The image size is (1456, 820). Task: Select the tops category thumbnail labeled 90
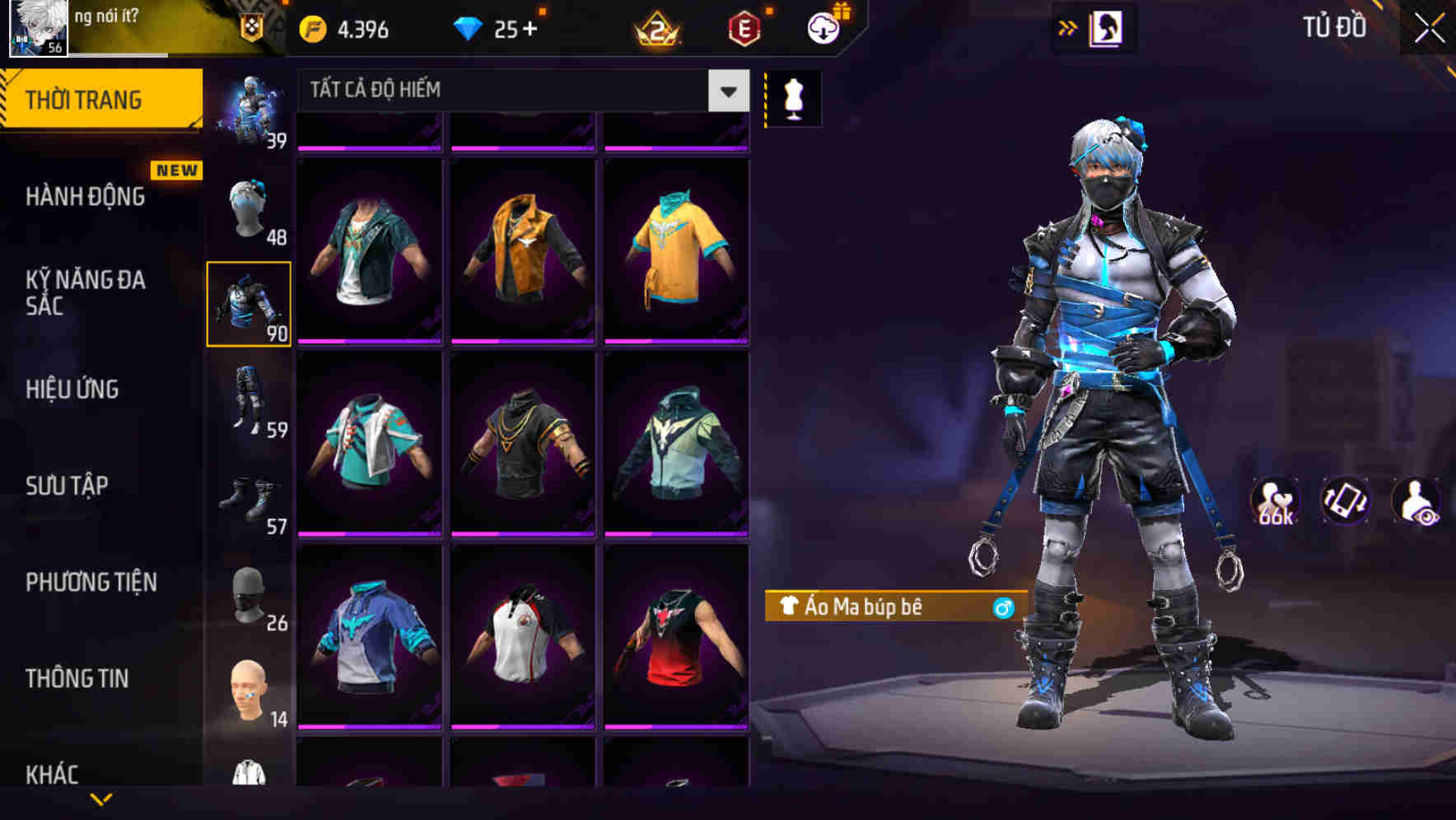(250, 303)
